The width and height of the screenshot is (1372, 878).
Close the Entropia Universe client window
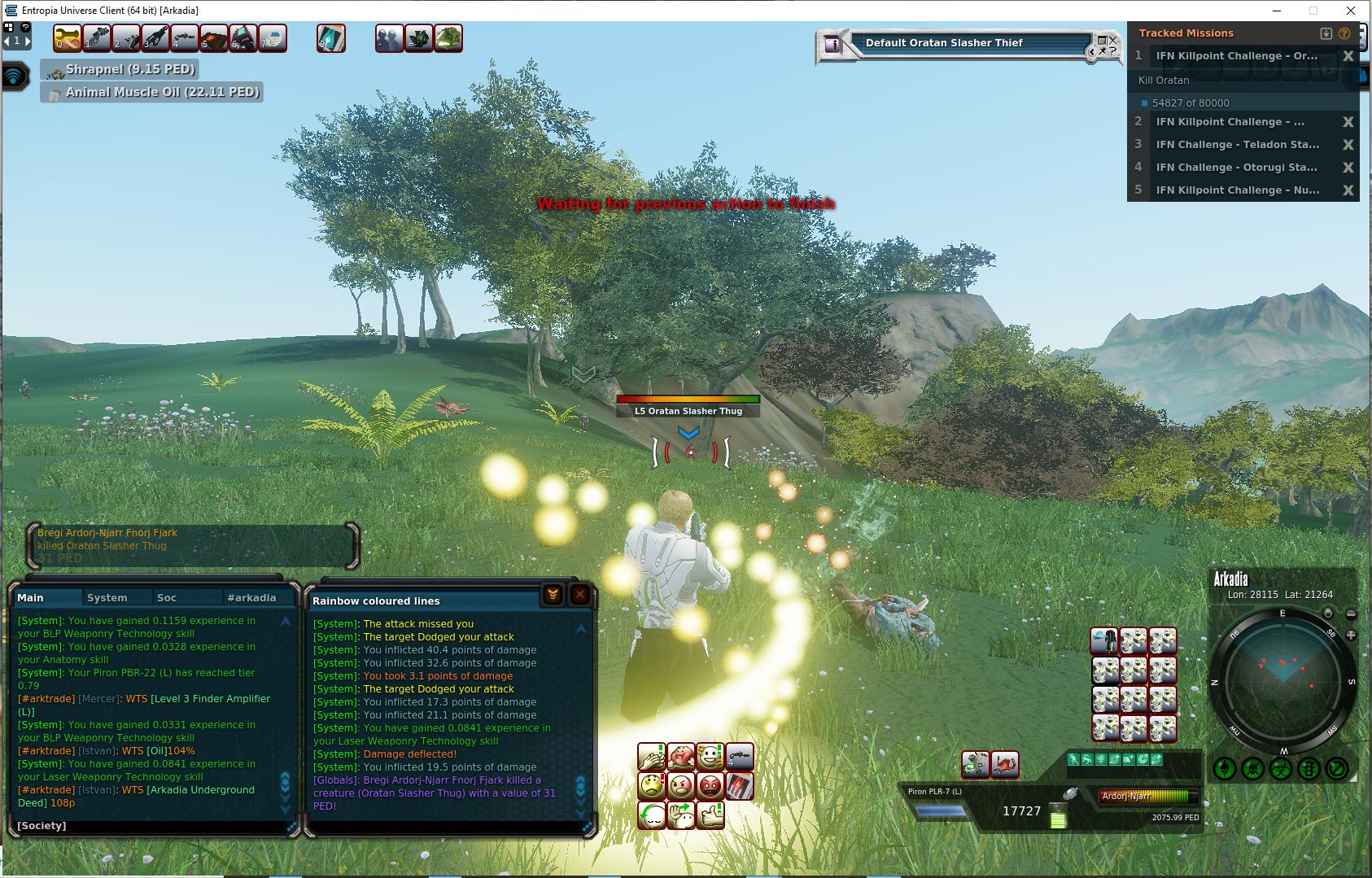pyautogui.click(x=1351, y=11)
